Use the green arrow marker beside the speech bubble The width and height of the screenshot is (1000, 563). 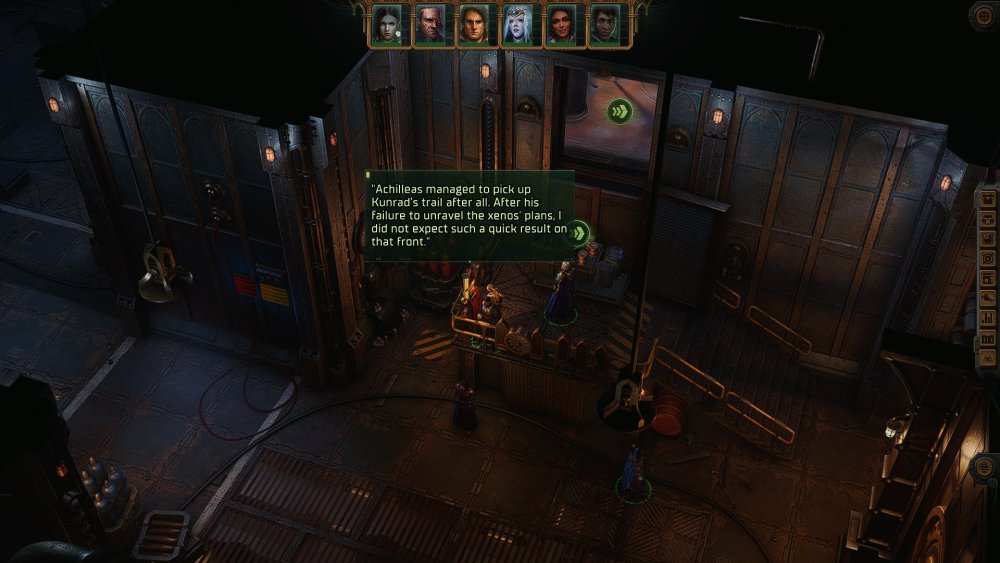(577, 235)
